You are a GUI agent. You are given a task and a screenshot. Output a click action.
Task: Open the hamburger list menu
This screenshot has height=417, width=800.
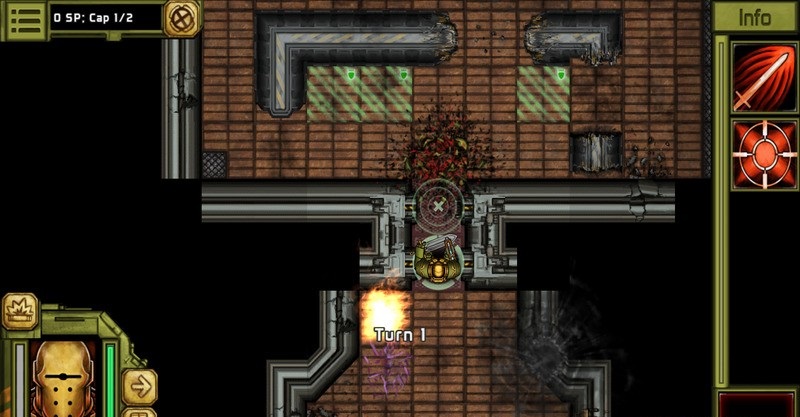click(24, 19)
